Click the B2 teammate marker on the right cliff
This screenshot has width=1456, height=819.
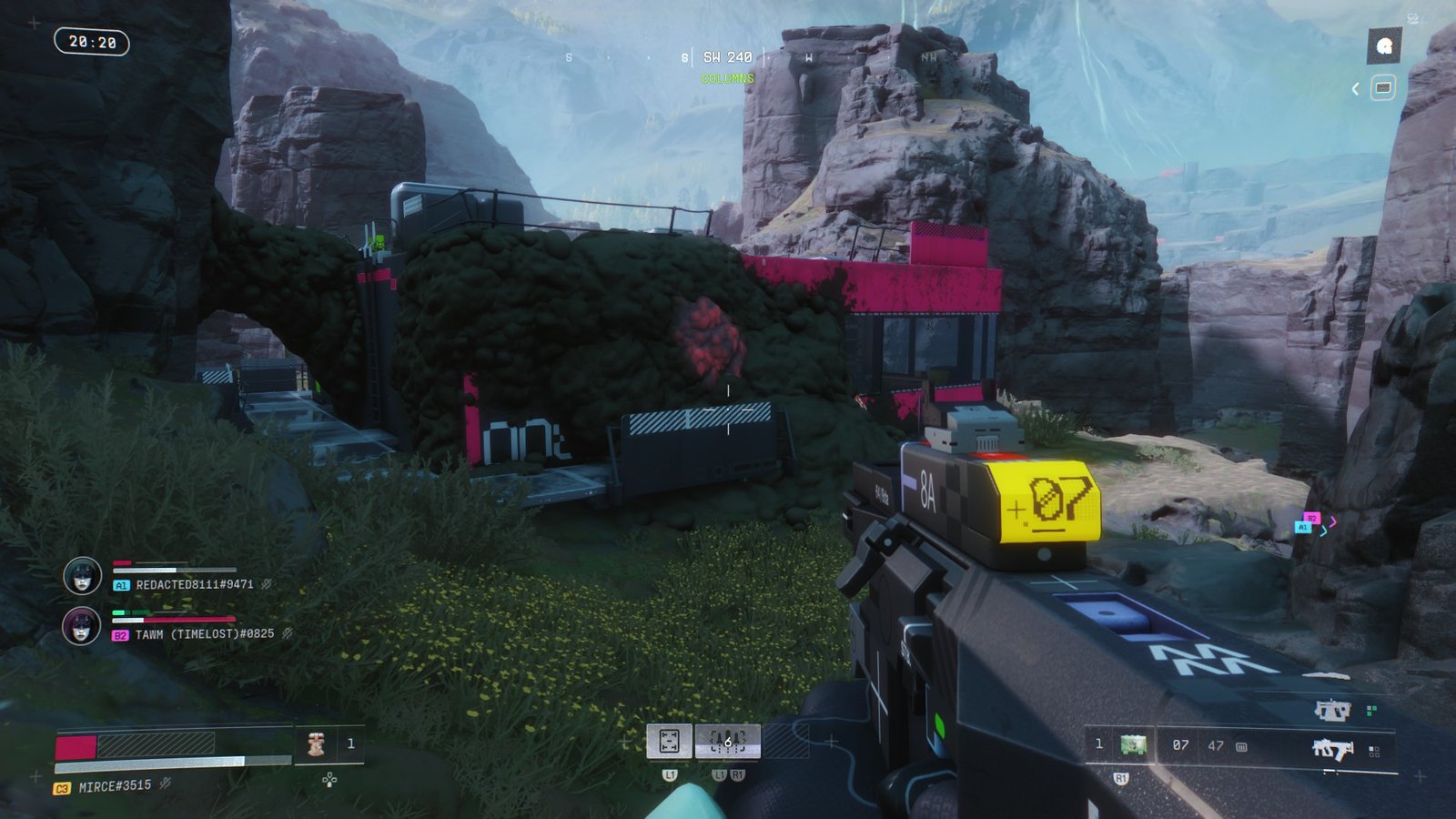click(1312, 519)
